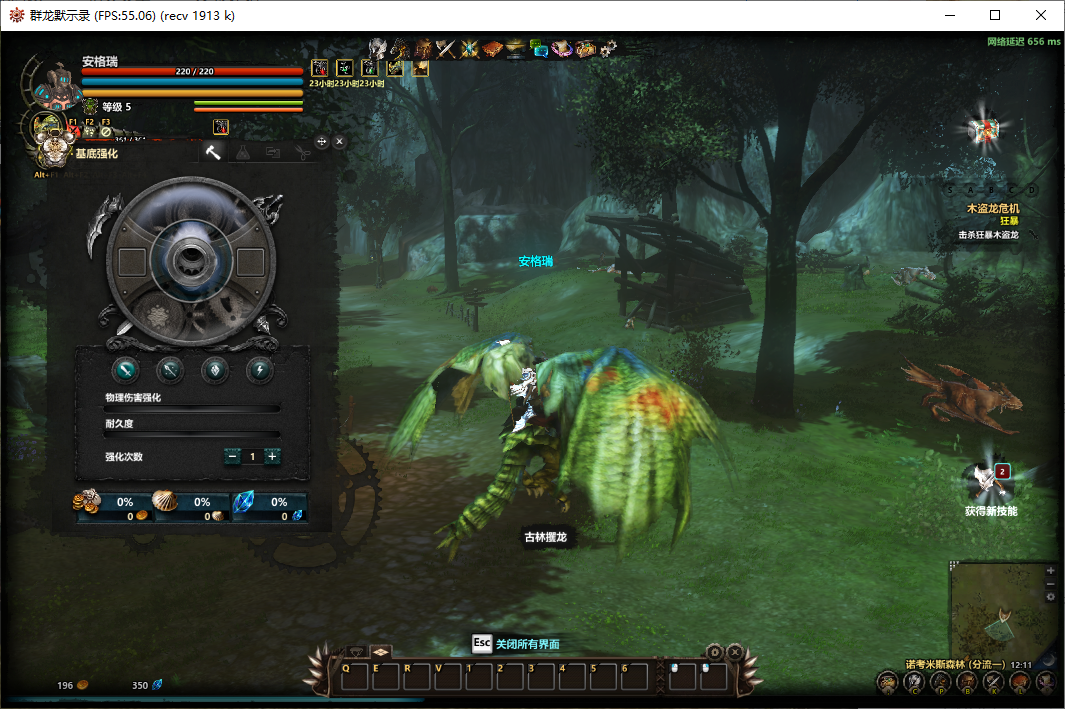This screenshot has width=1065, height=709.
Task: Maximize the game window
Action: pos(995,15)
